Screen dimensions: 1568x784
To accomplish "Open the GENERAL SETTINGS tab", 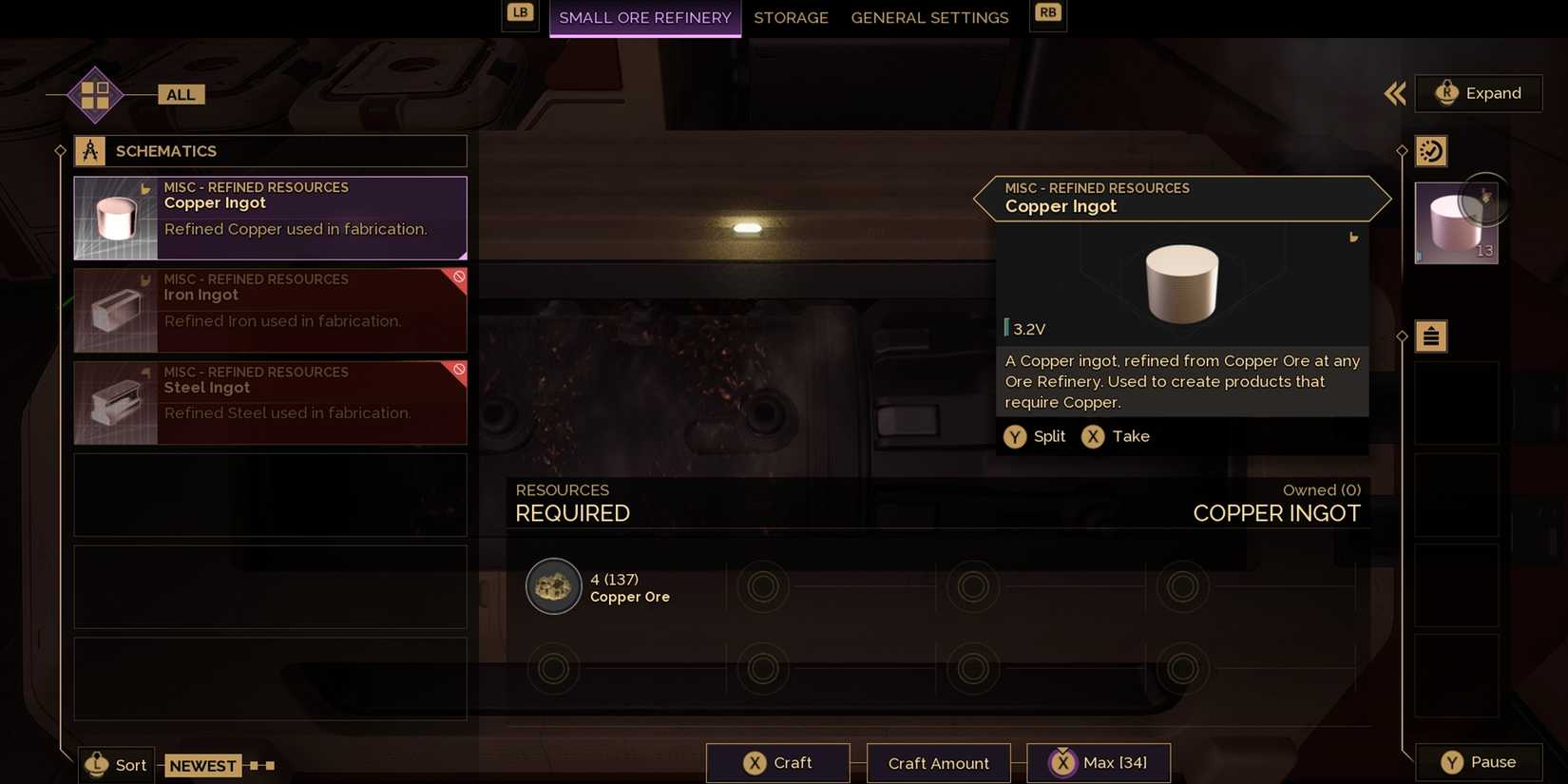I will pos(929,17).
